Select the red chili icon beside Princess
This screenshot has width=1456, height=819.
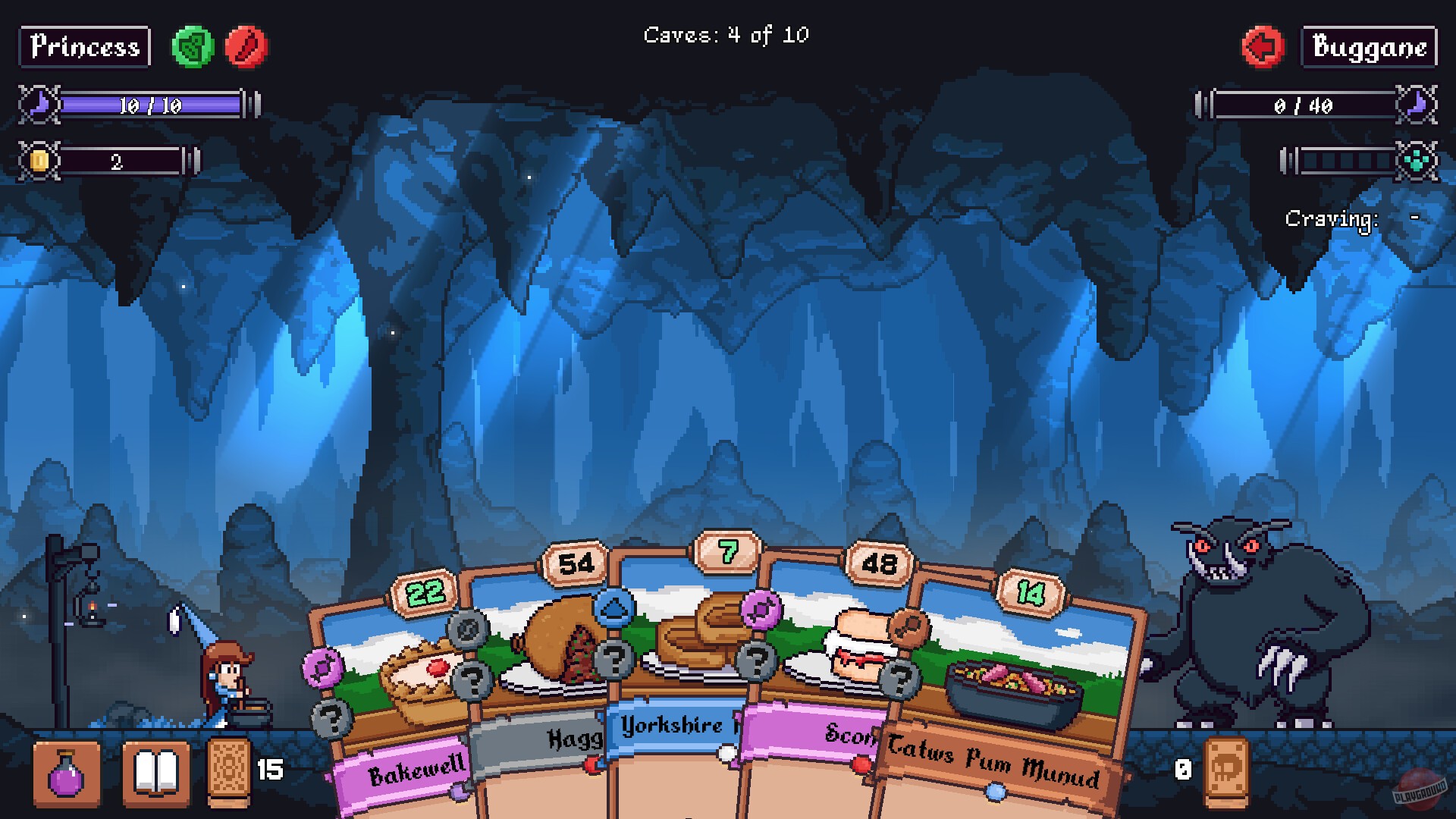tap(246, 47)
